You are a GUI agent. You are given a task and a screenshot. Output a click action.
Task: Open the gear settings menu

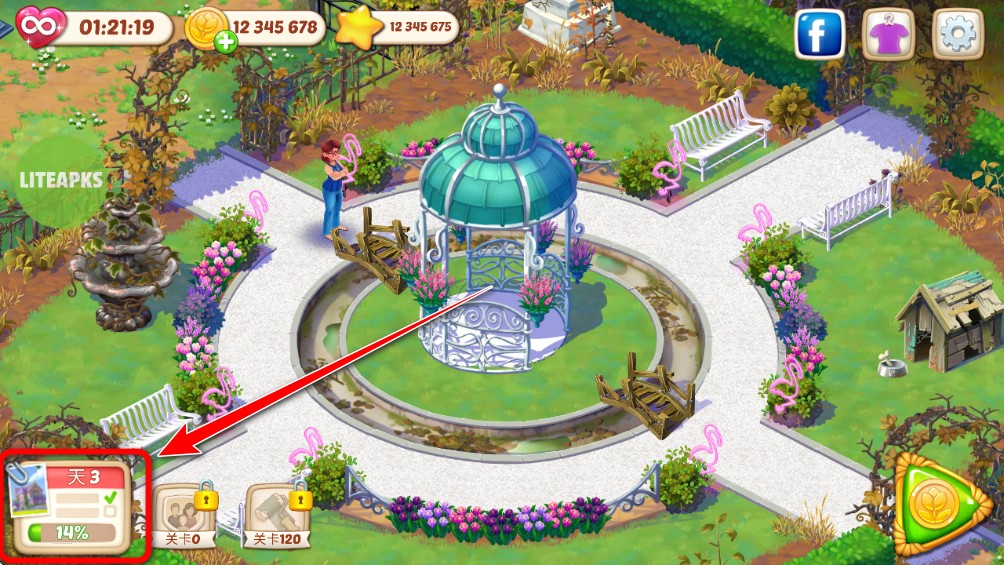958,35
